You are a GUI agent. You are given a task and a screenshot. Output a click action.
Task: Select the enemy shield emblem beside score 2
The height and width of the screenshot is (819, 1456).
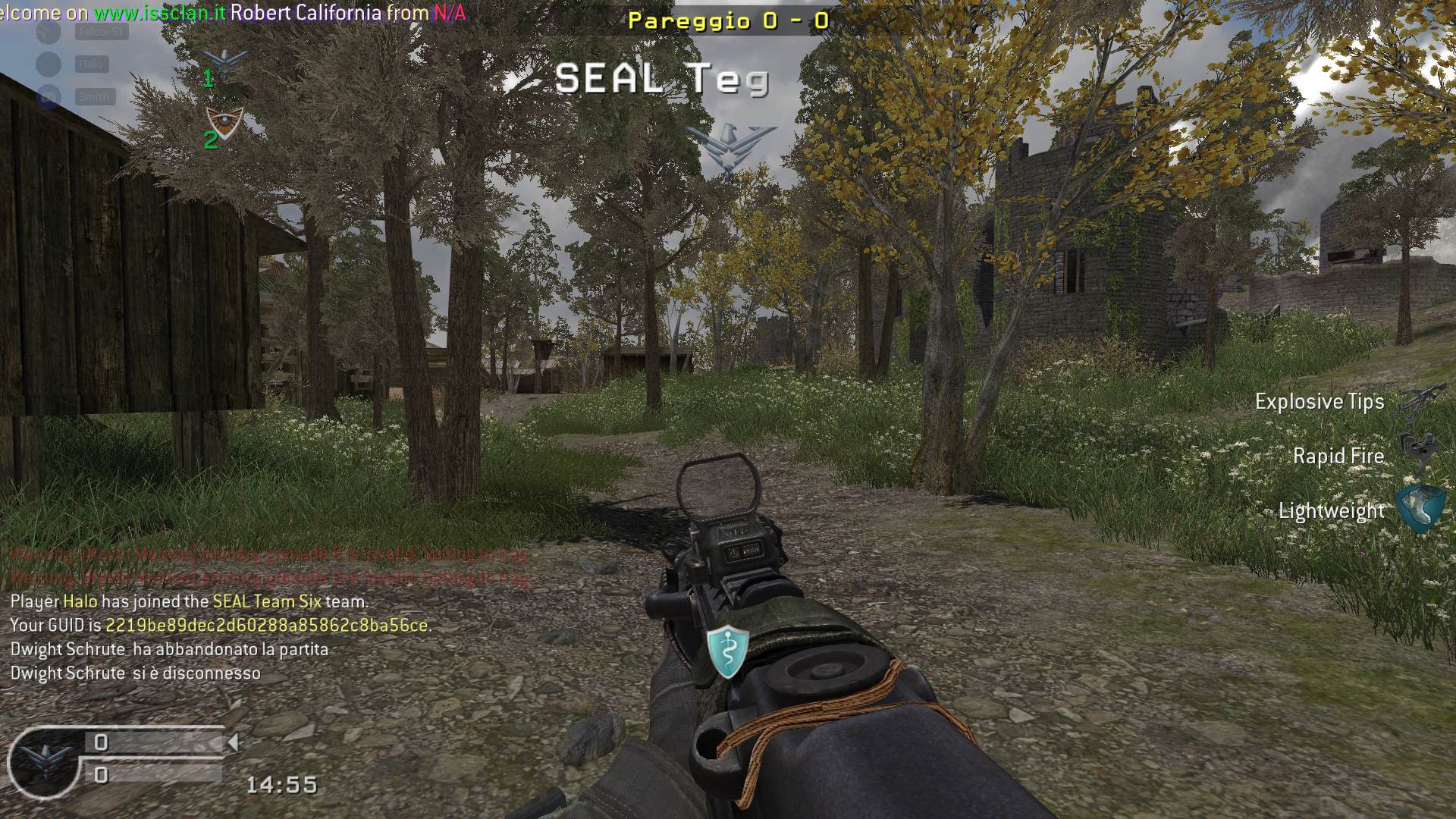tap(225, 123)
